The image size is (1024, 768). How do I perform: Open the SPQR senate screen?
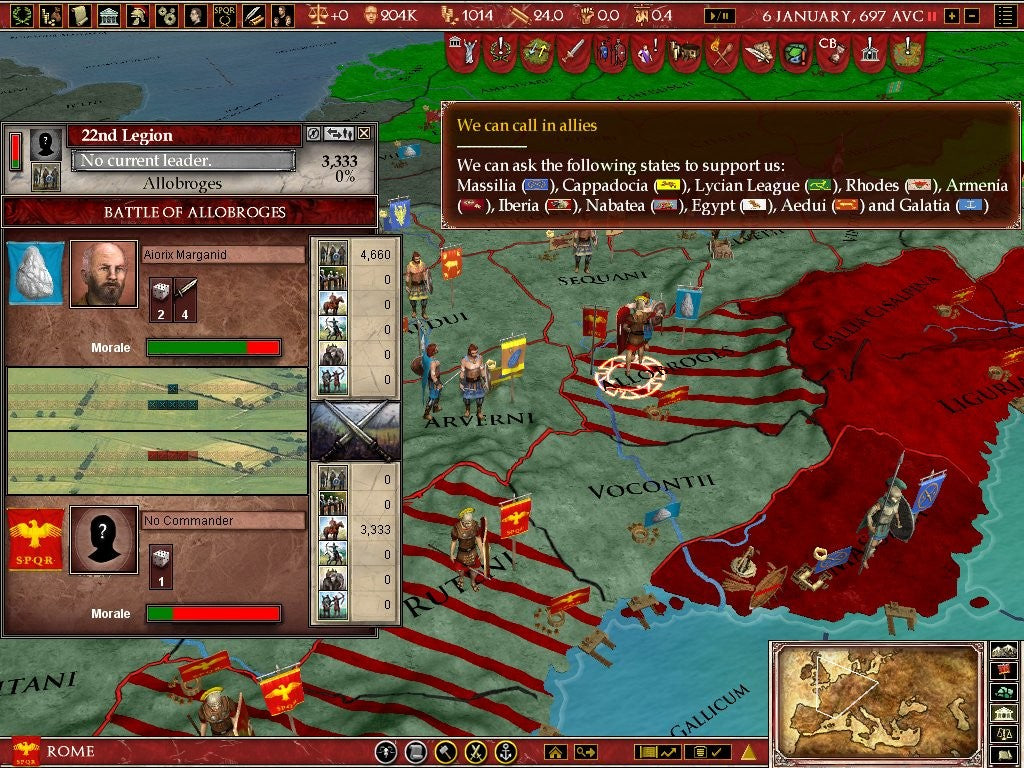pyautogui.click(x=225, y=15)
